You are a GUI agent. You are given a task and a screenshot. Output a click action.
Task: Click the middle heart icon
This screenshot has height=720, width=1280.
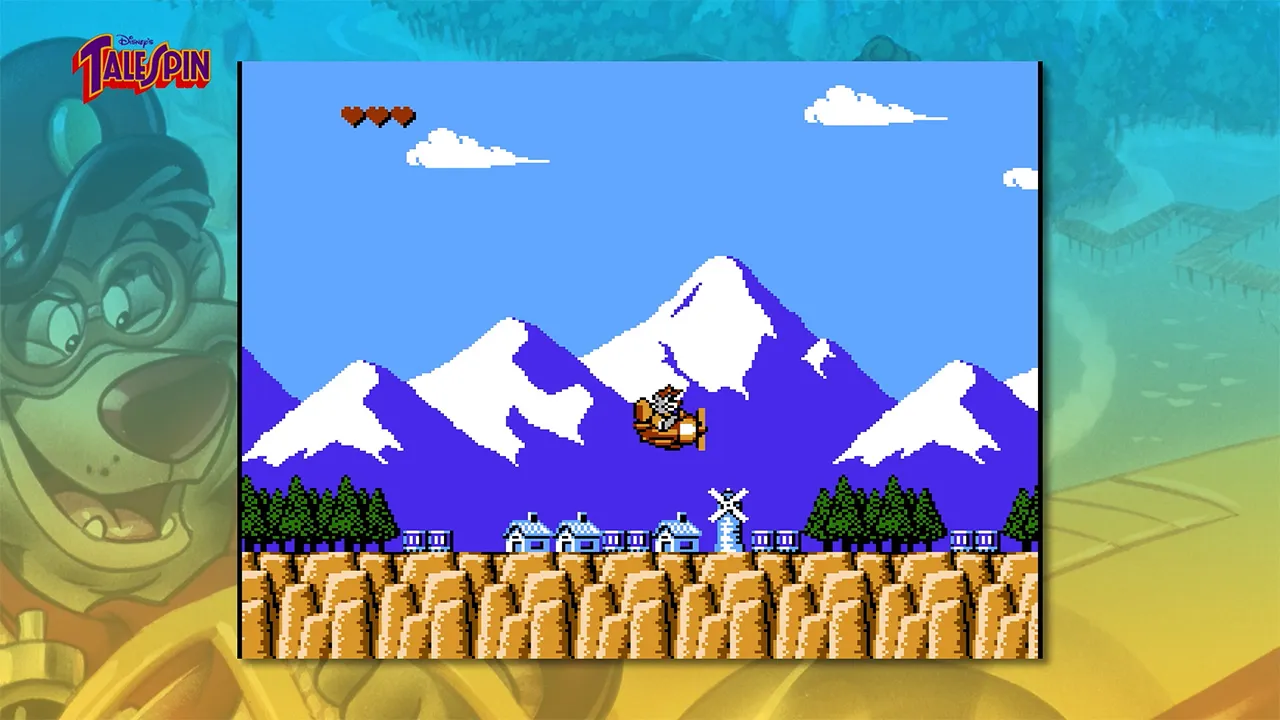coord(378,115)
